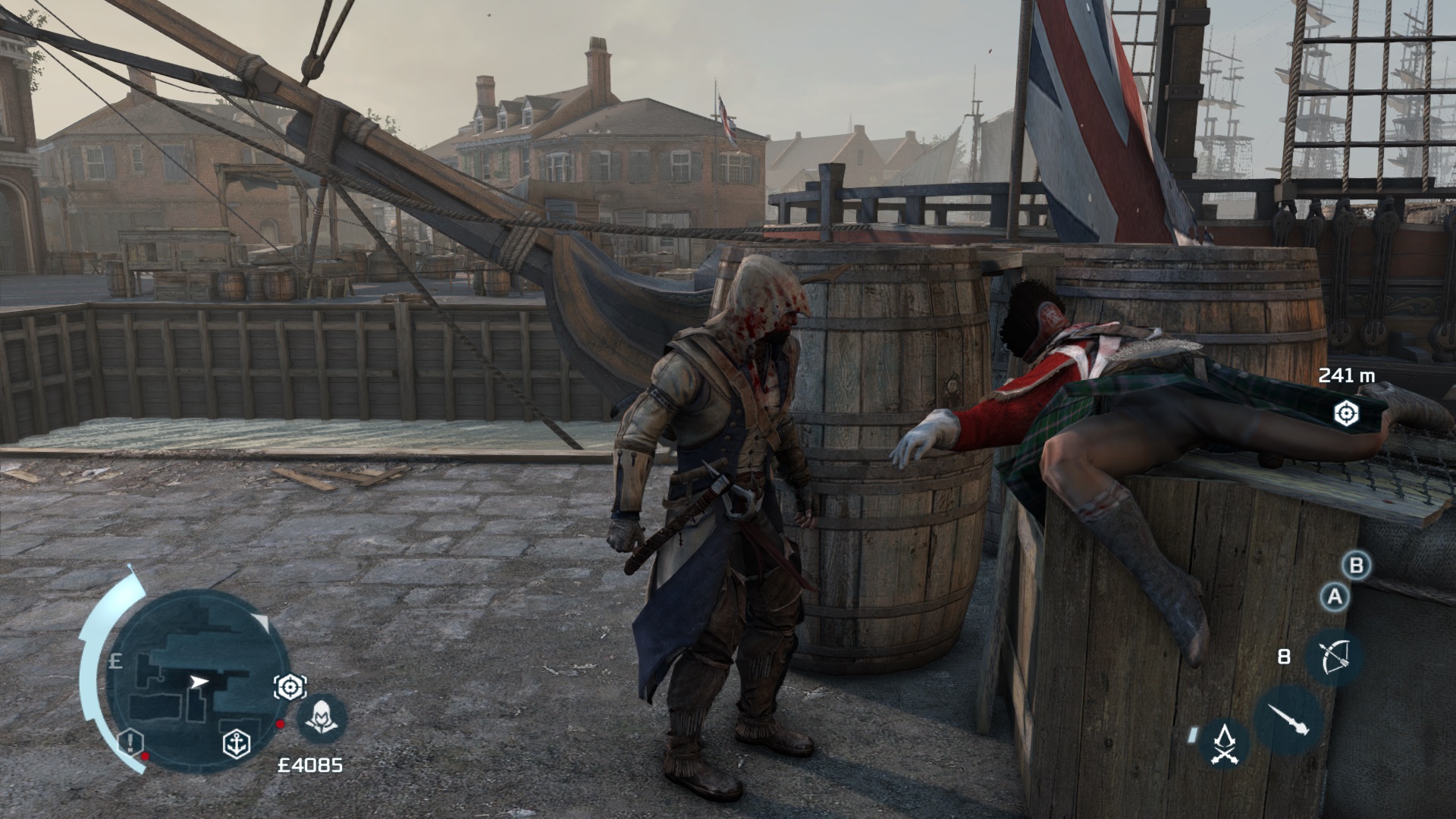The image size is (1456, 819).
Task: Click the 241 m objective waypoint marker
Action: click(x=1346, y=413)
